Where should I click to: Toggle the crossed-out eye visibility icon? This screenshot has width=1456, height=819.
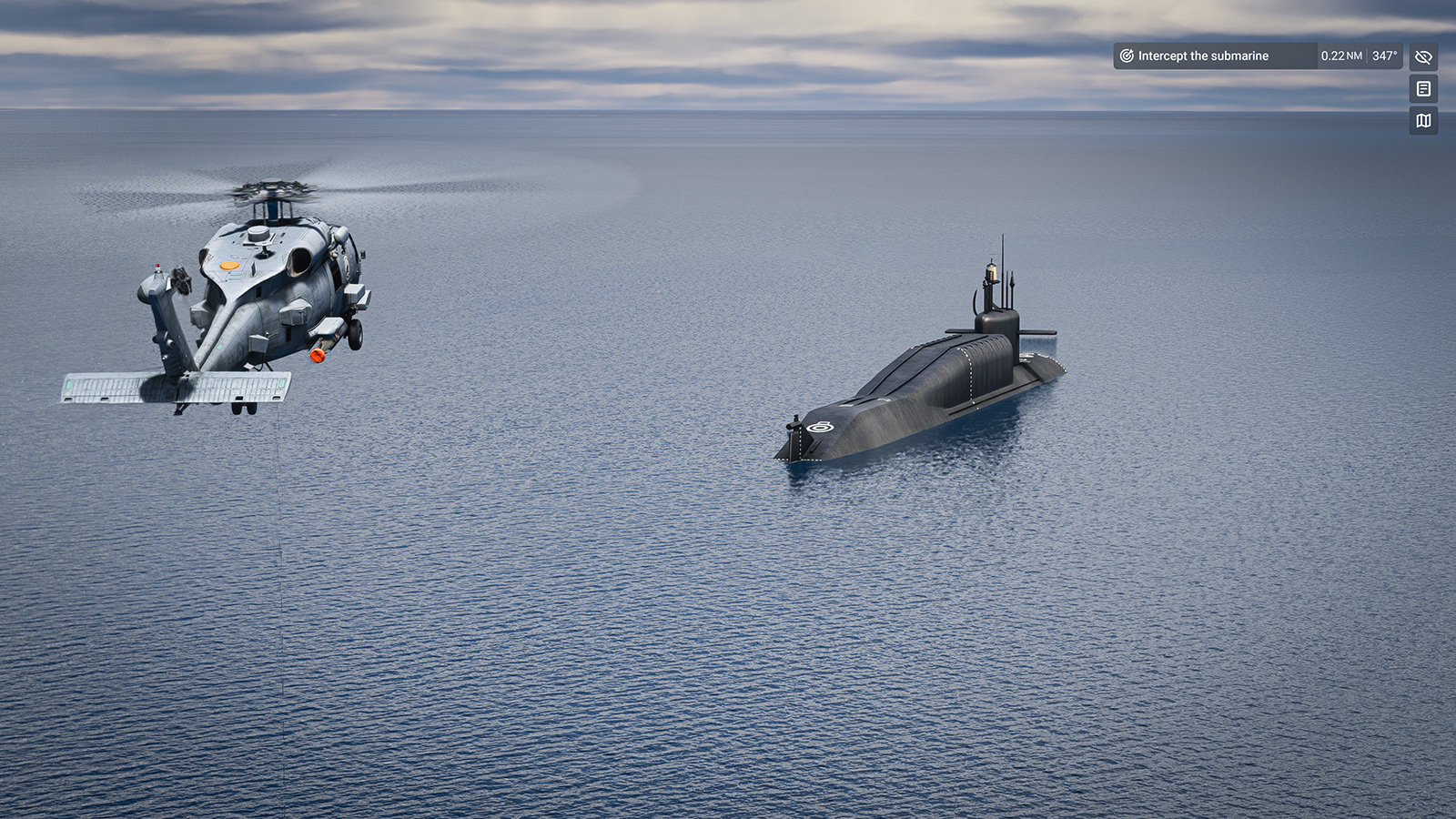pos(1423,56)
